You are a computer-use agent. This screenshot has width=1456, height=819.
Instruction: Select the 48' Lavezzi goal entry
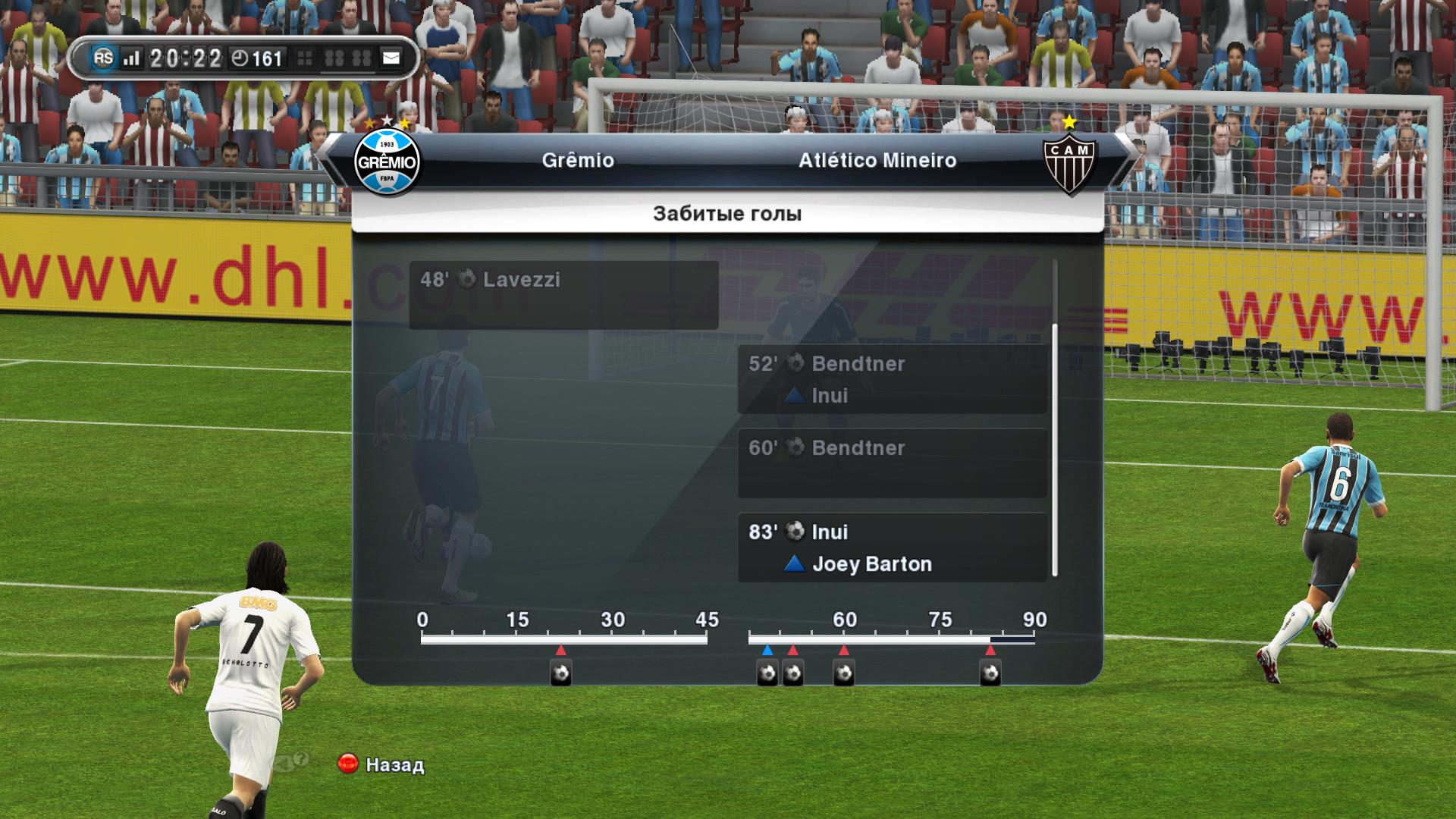pos(563,295)
